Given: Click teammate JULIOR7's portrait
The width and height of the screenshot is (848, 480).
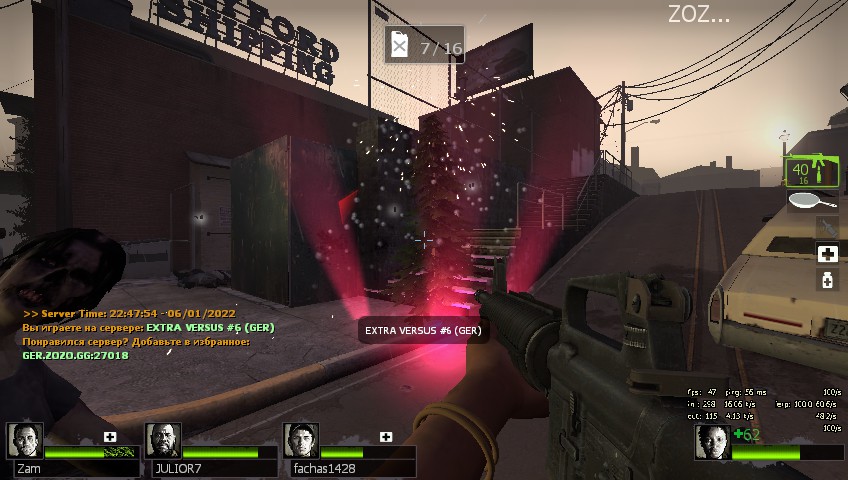Looking at the screenshot, I should pos(163,440).
